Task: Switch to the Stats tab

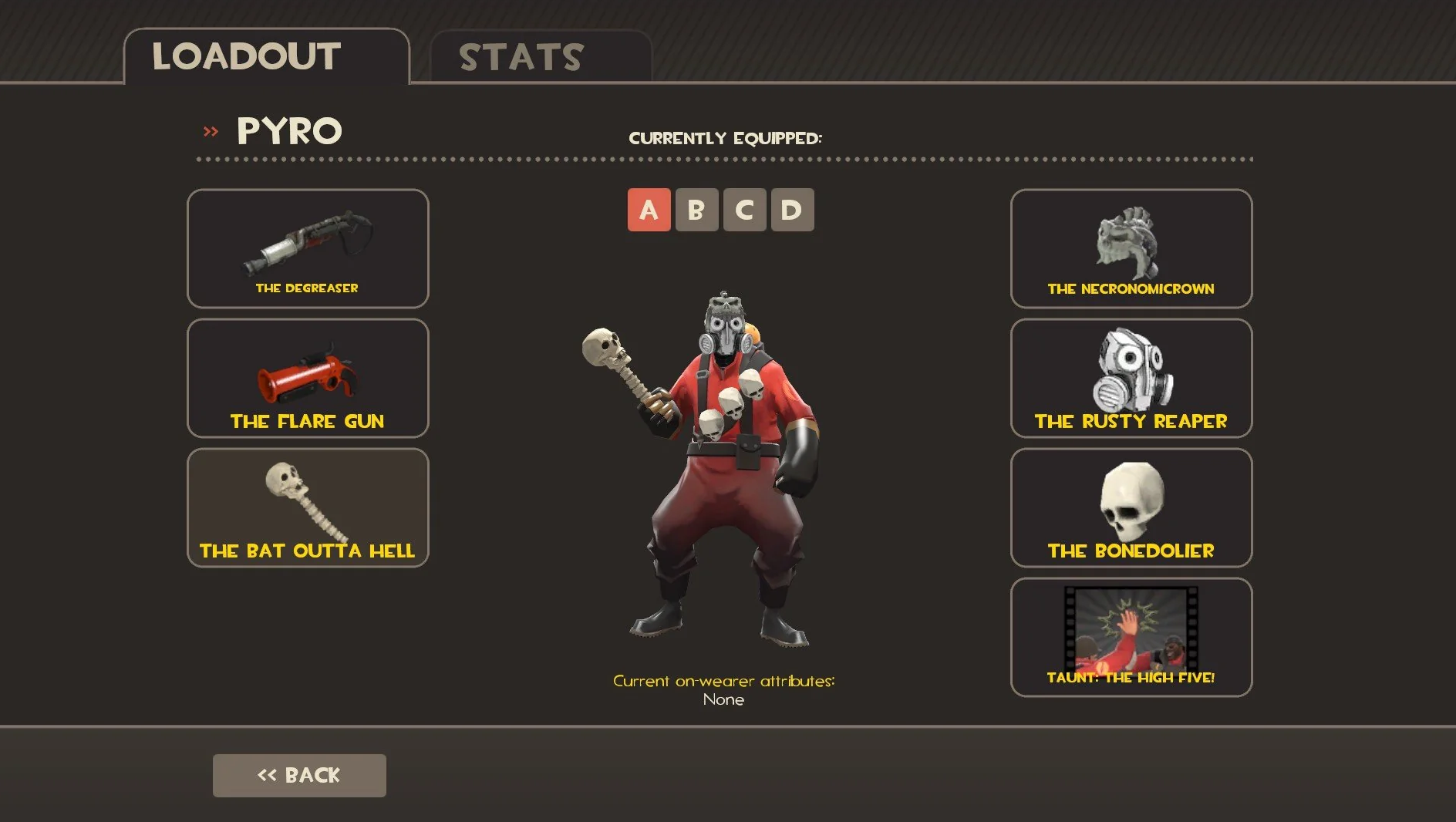Action: tap(540, 57)
